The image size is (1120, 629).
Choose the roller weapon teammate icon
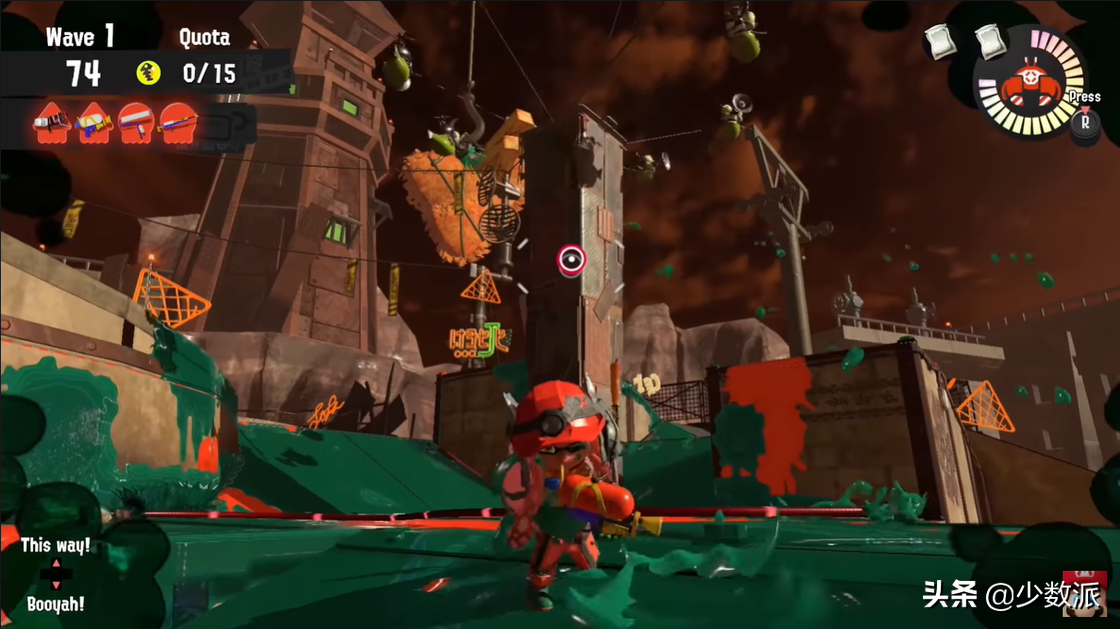pyautogui.click(x=136, y=123)
